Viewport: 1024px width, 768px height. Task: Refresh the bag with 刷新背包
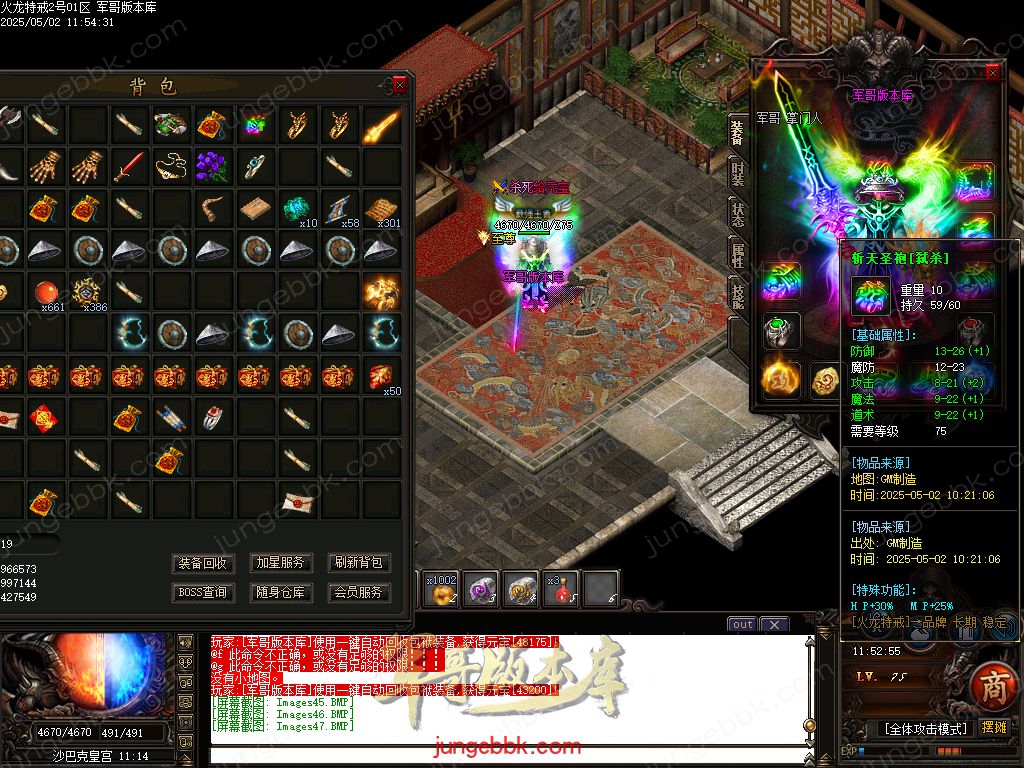click(x=359, y=563)
